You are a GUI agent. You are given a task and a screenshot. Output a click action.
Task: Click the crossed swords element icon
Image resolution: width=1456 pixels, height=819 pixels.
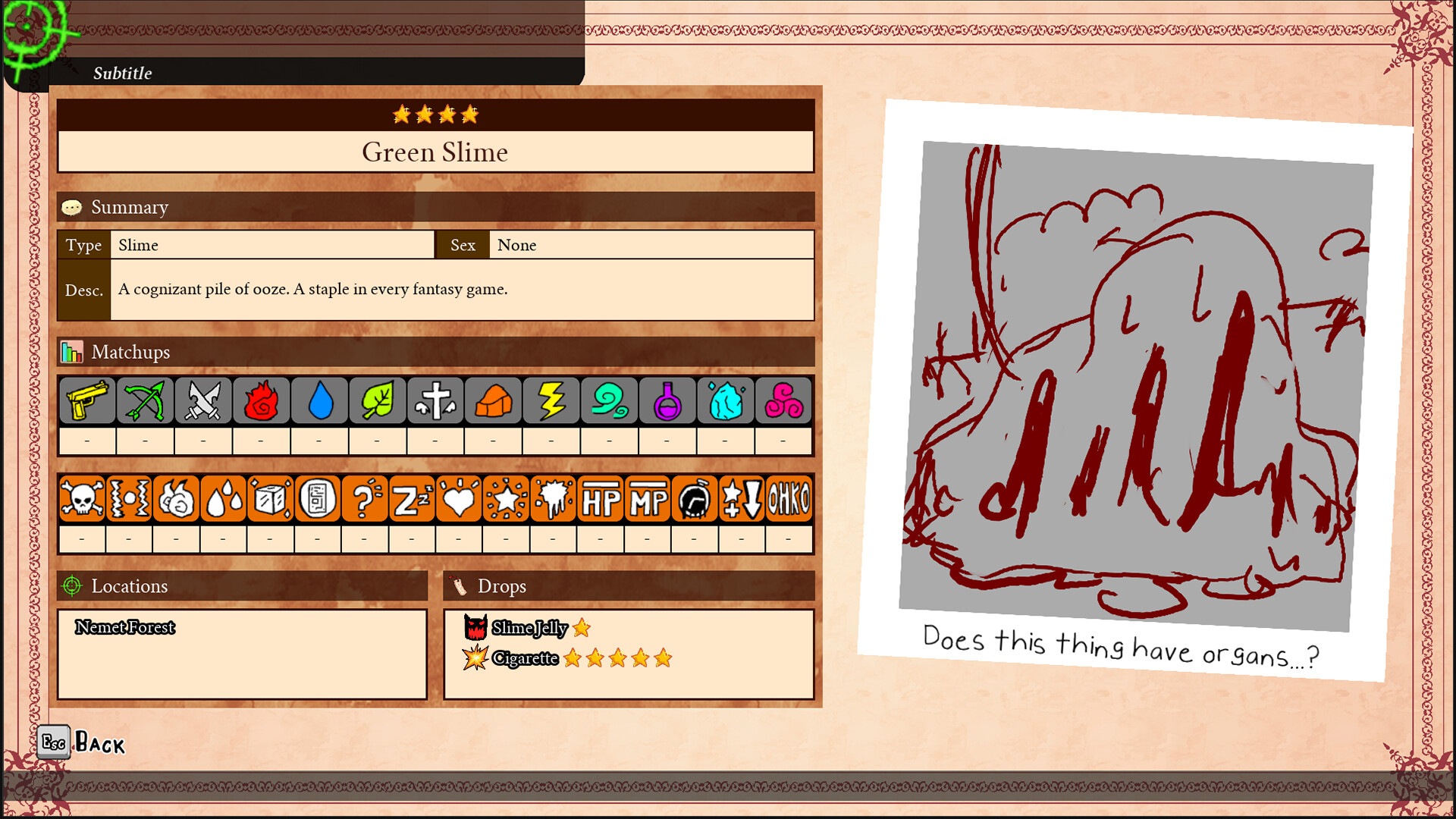(202, 400)
